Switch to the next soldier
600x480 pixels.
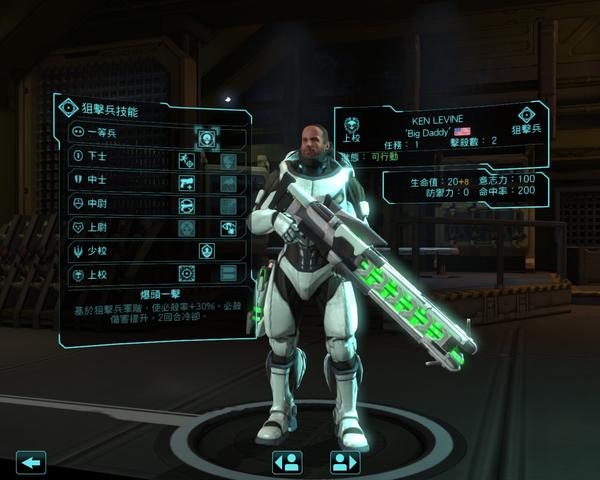click(344, 462)
